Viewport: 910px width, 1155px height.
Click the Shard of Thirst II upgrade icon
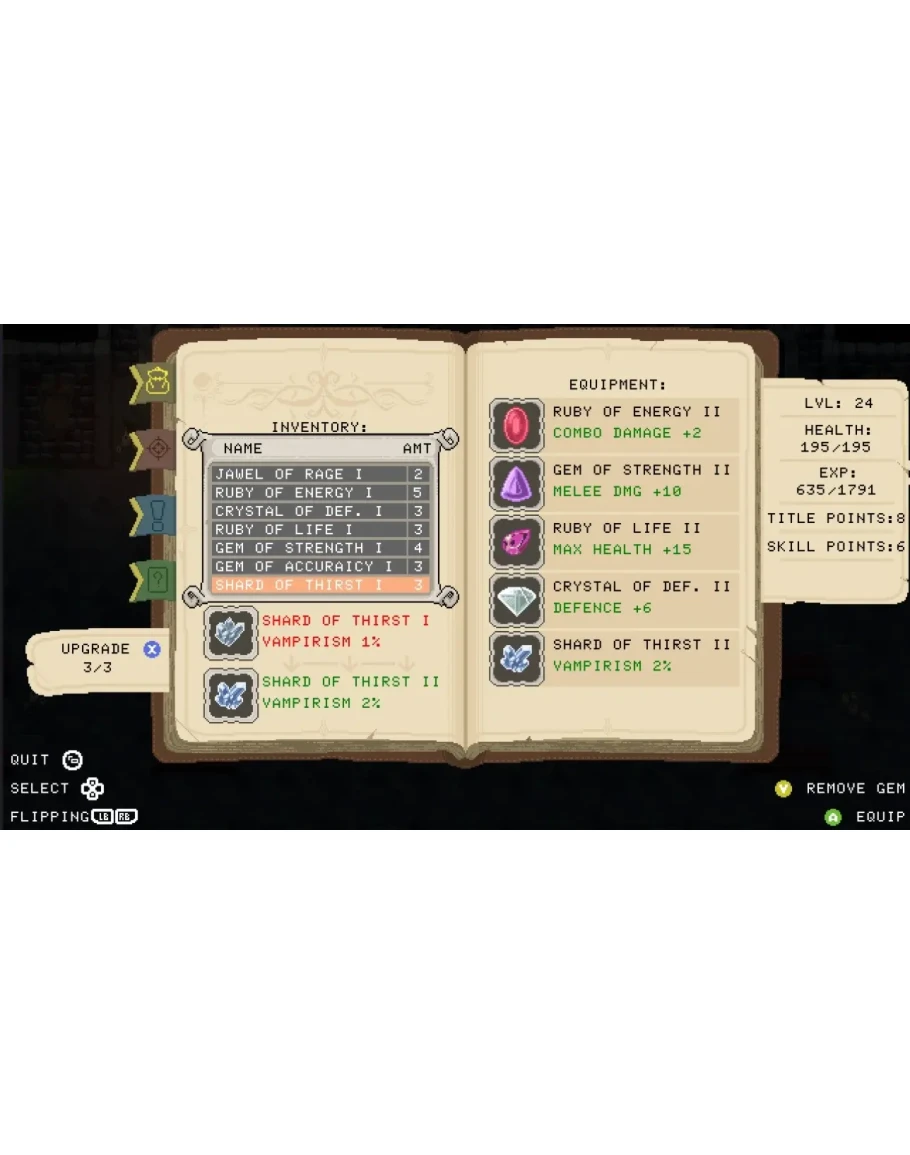pyautogui.click(x=231, y=694)
